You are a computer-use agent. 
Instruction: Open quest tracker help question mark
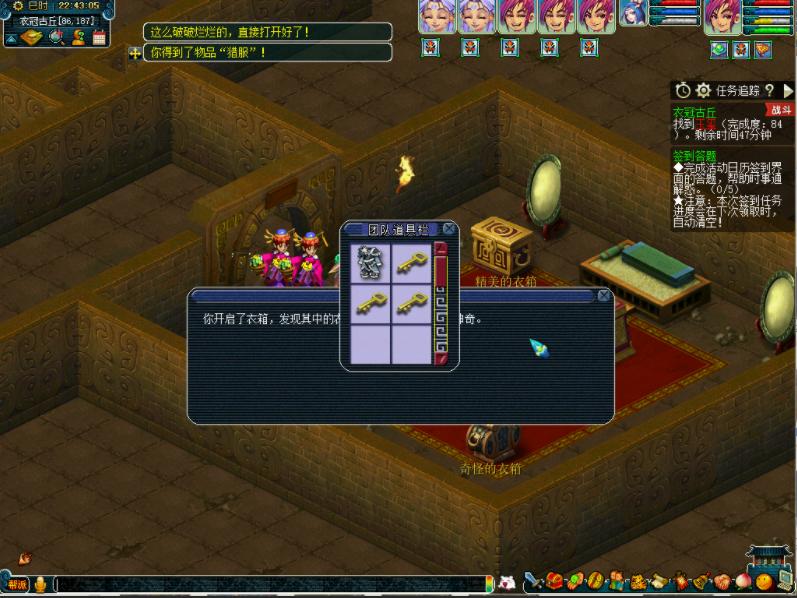(769, 90)
